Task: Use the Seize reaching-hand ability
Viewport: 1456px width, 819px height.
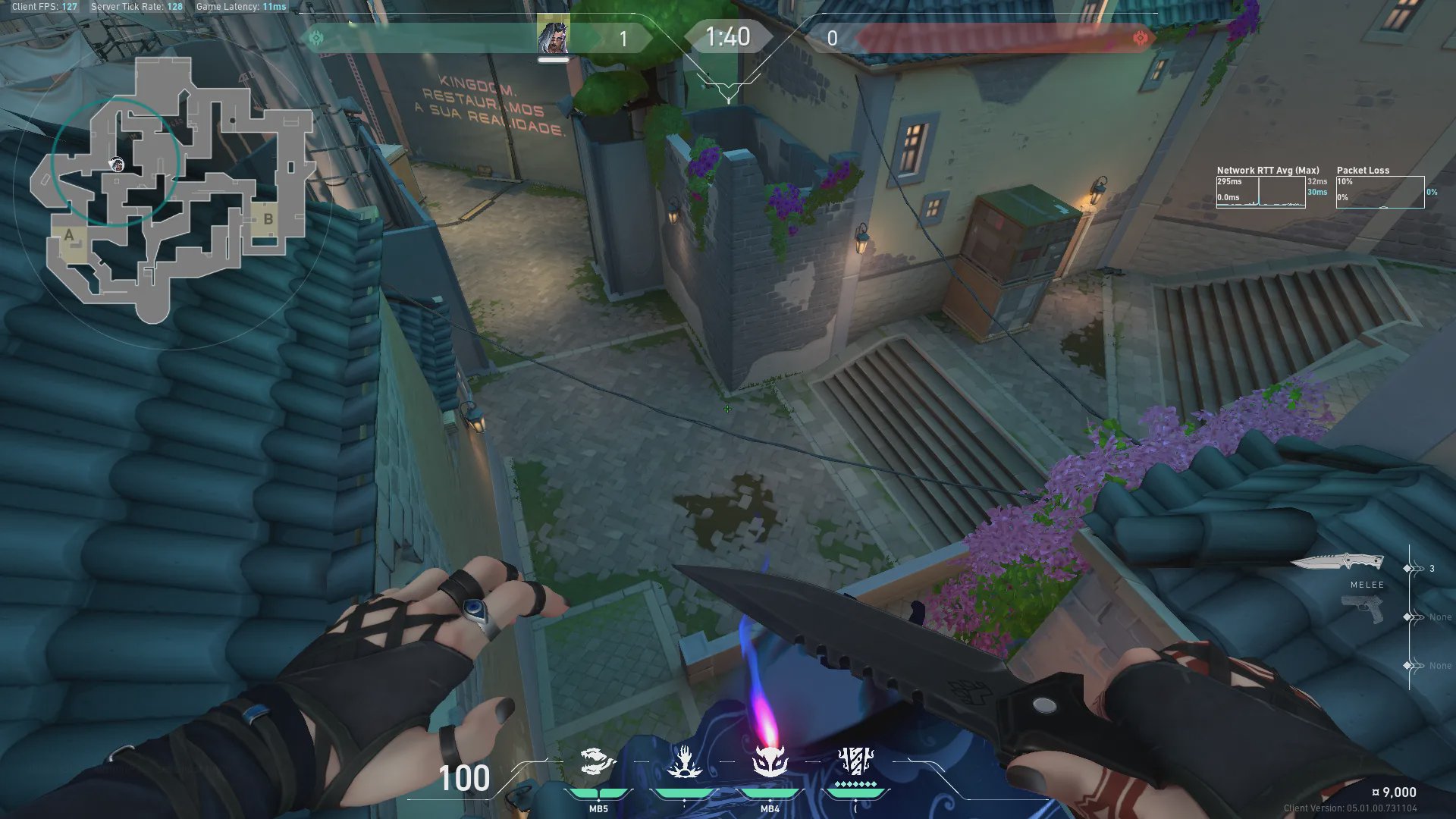Action: point(684,762)
